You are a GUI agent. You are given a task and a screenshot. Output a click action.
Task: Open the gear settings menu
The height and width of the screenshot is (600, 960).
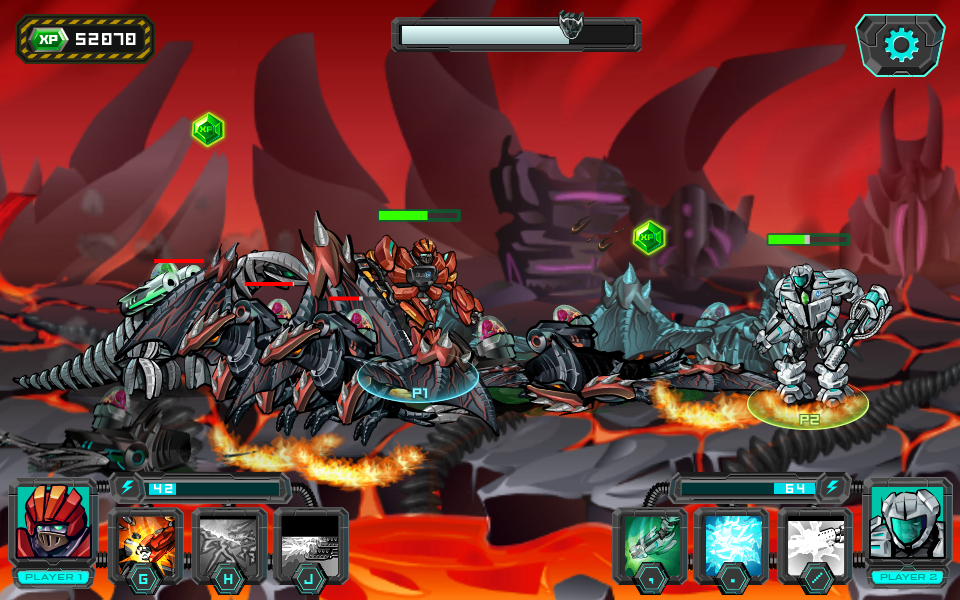[900, 45]
